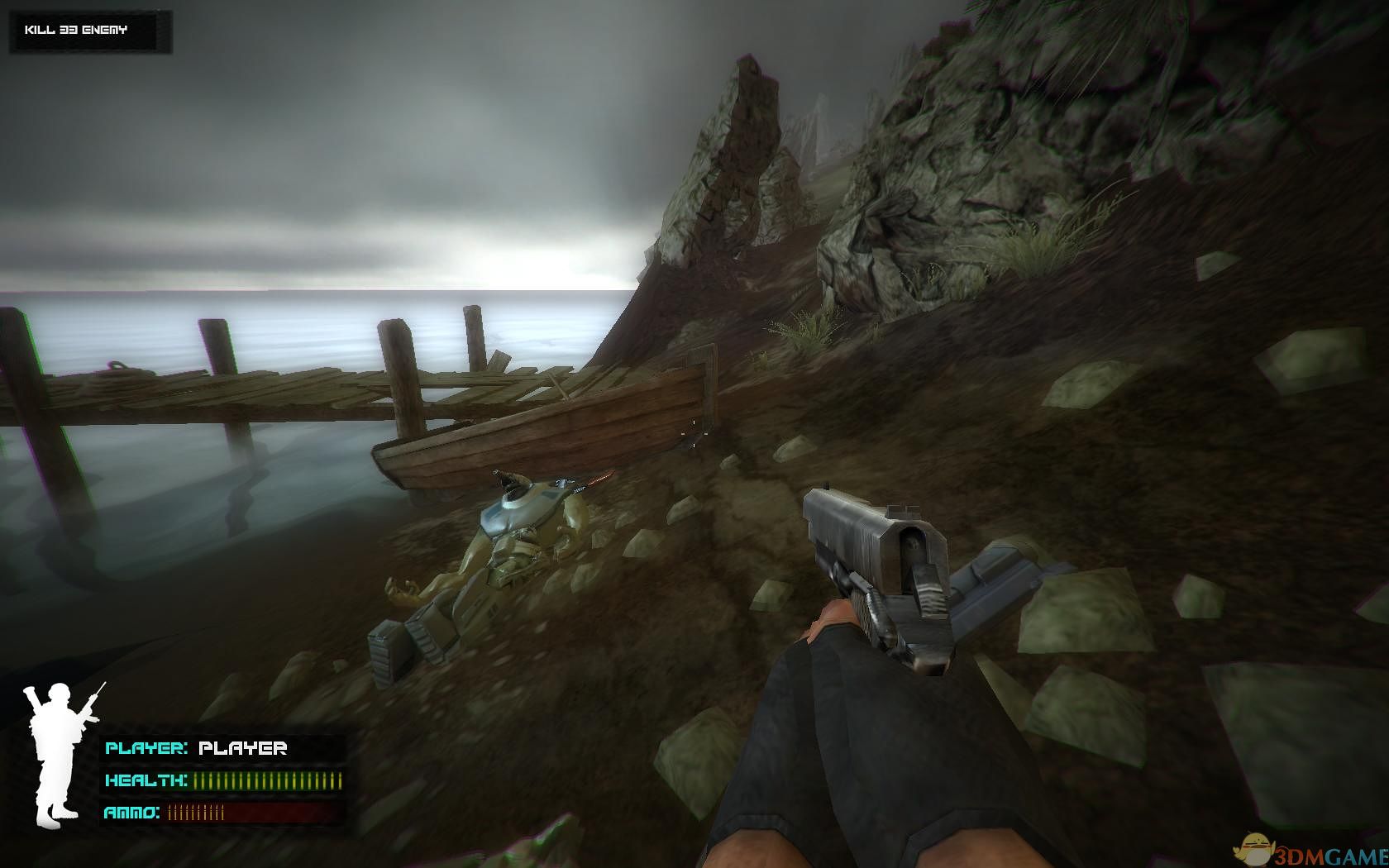Select the white soldier silhouette icon

[x=58, y=752]
